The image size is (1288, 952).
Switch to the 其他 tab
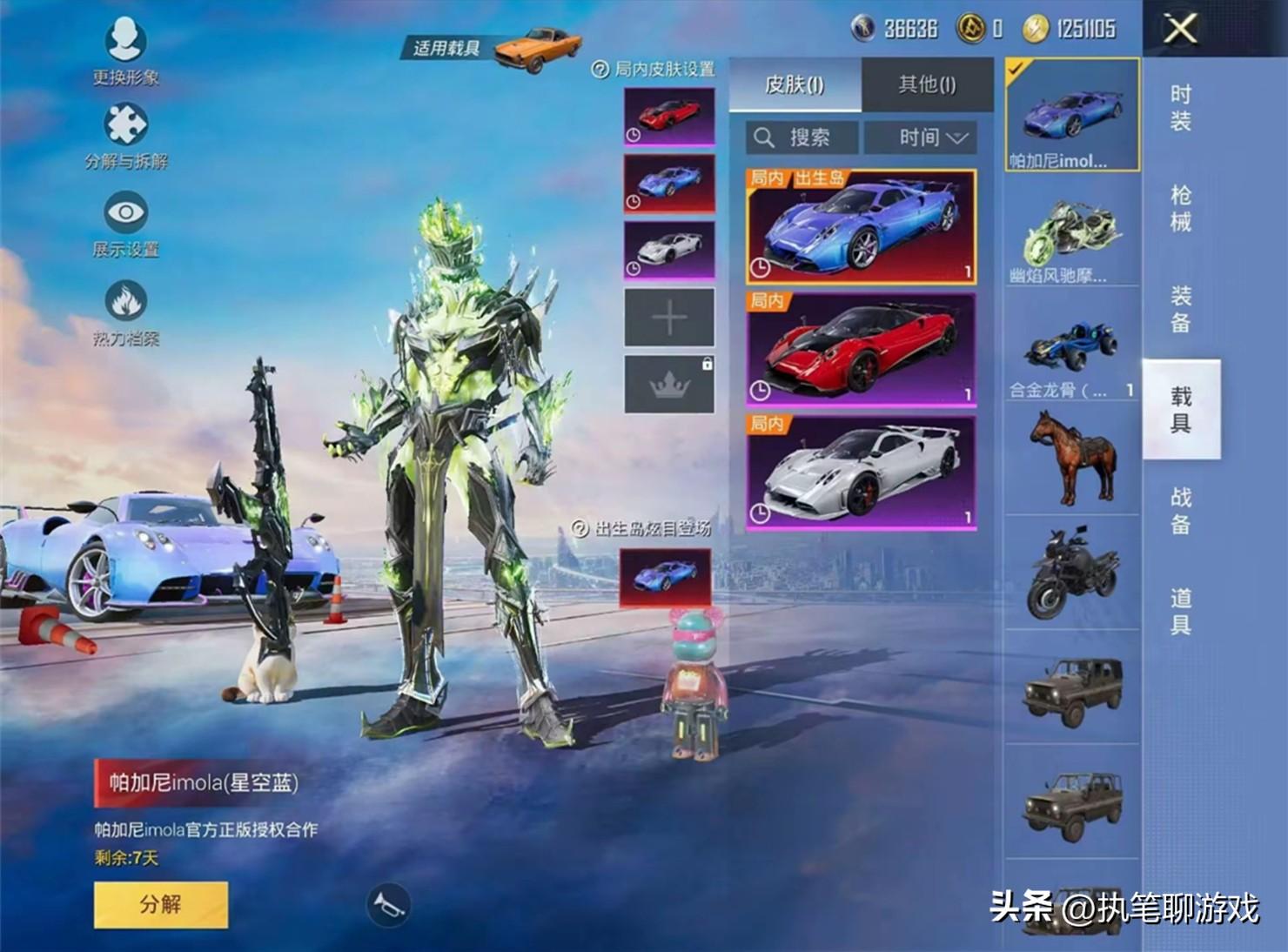point(927,84)
